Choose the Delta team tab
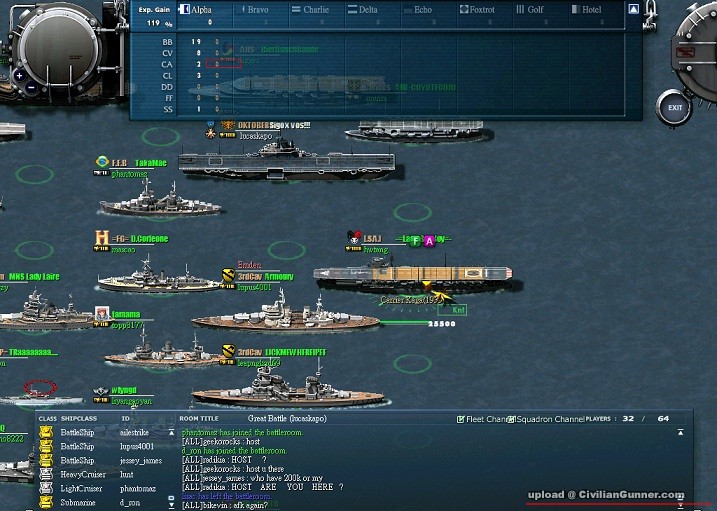This screenshot has width=717, height=511. point(368,9)
